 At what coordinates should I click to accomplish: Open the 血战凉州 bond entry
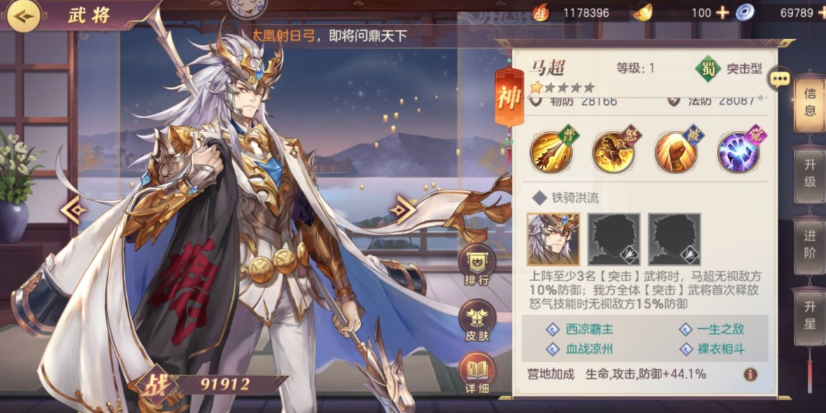[x=587, y=349]
